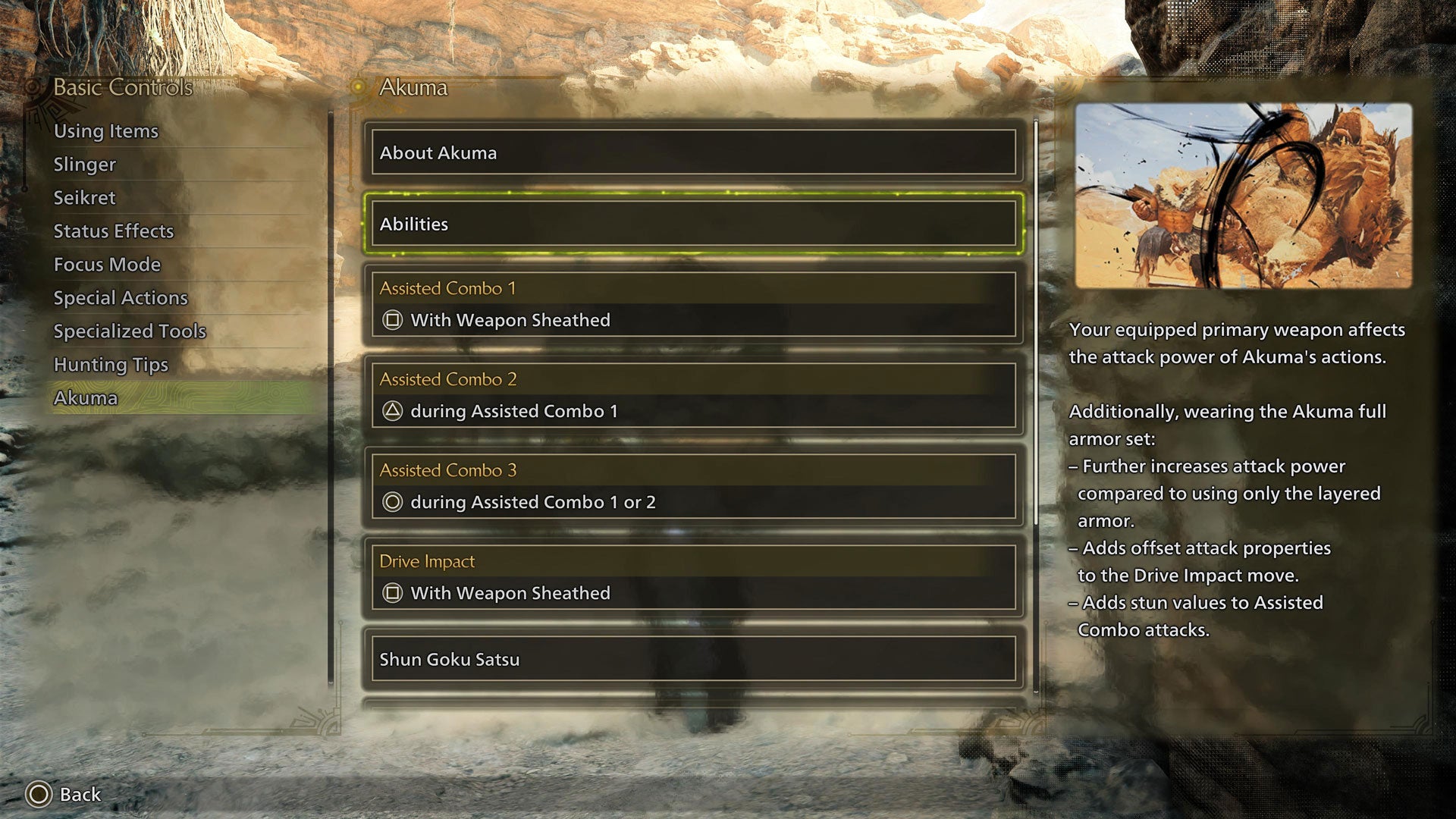Open the Specialized Tools section
Image resolution: width=1456 pixels, height=819 pixels.
[129, 331]
